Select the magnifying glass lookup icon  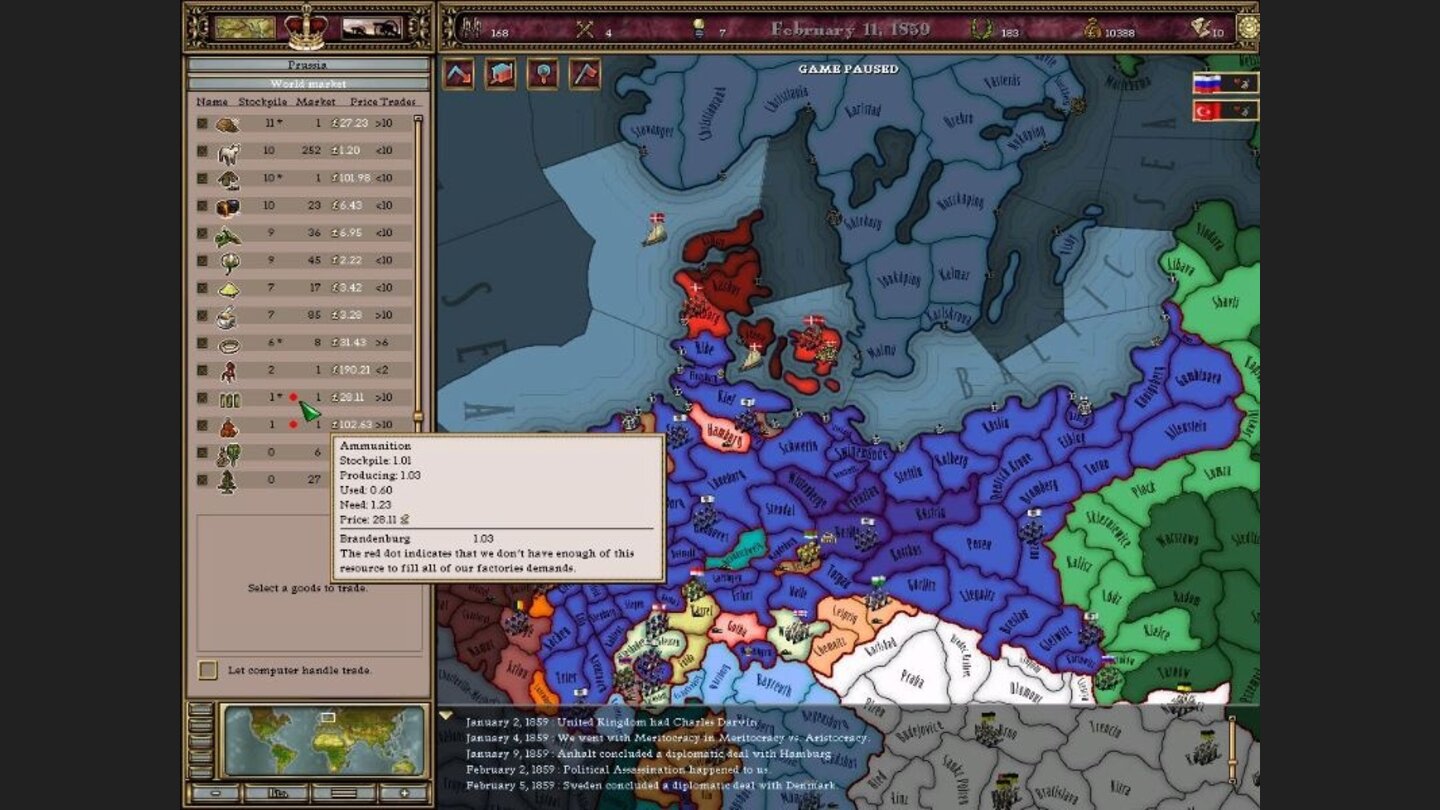coord(541,75)
